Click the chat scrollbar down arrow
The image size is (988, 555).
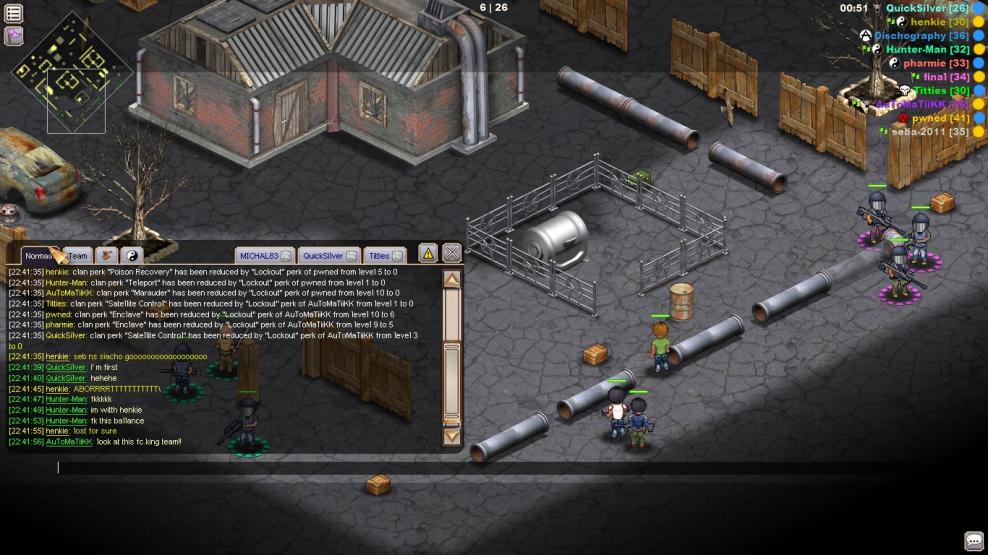pos(452,435)
